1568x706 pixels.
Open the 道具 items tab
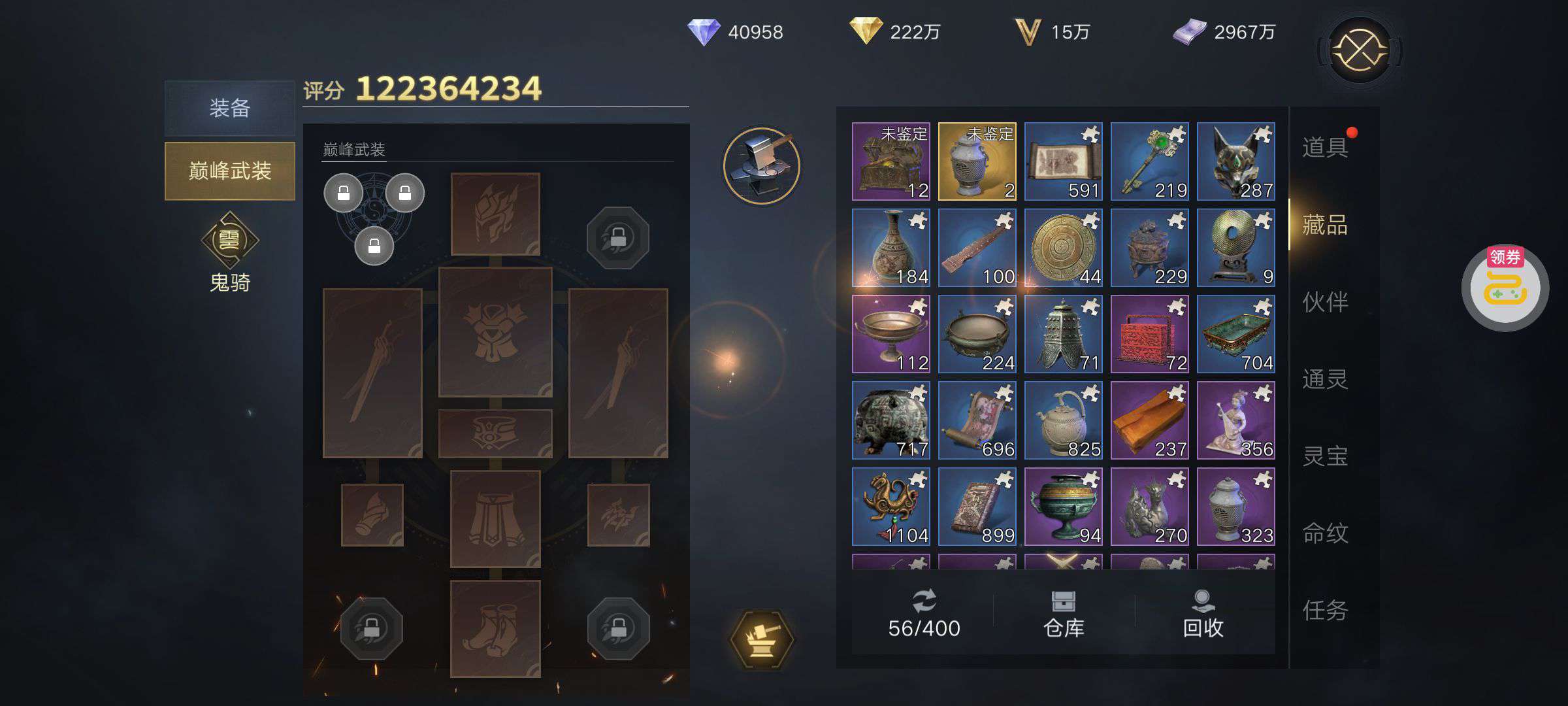1325,147
